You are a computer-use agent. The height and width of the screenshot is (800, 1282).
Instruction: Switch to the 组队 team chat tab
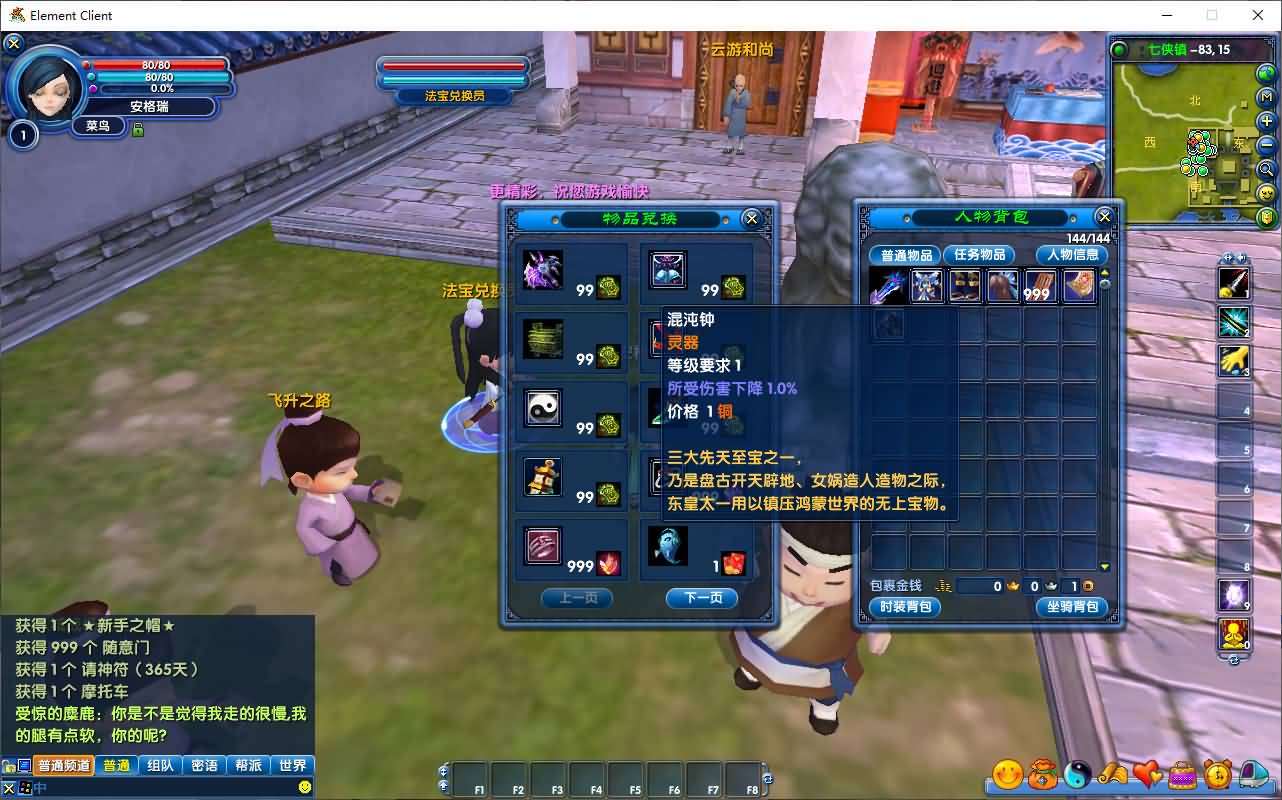coord(160,765)
